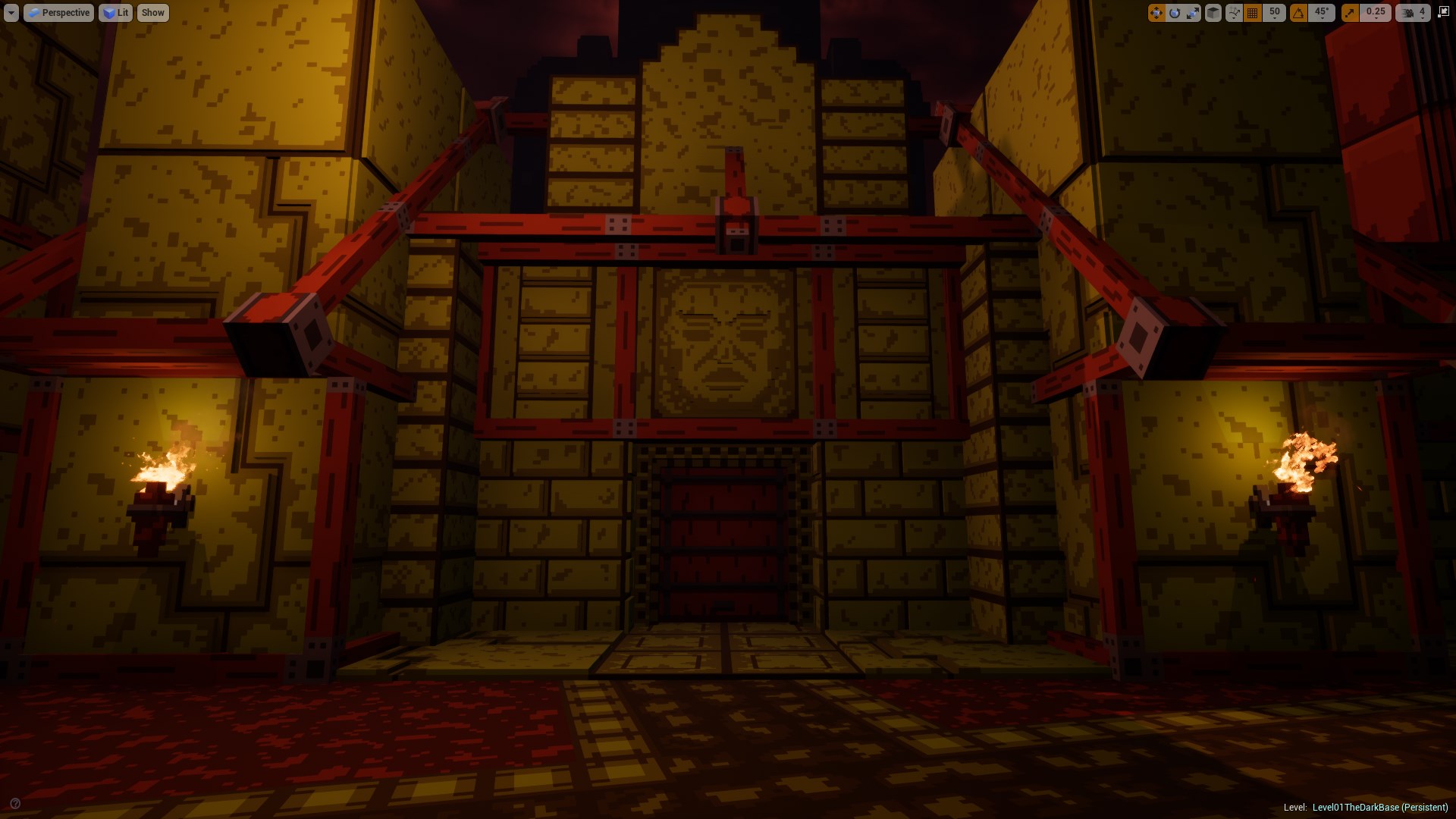Open the viewport options arrow dropdown
Viewport: 1456px width, 819px height.
click(11, 13)
